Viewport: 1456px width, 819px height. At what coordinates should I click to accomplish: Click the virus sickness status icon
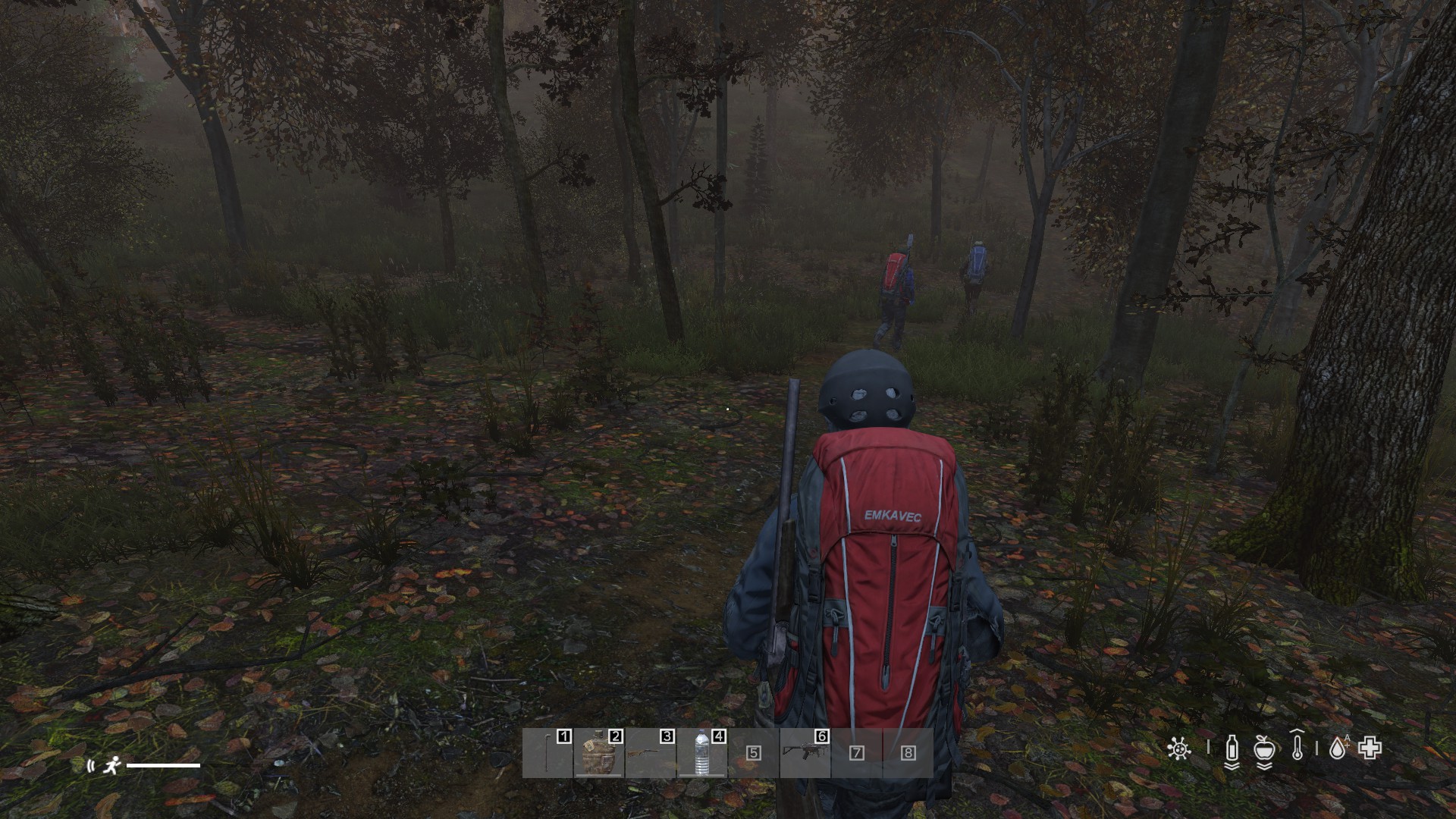1178,749
